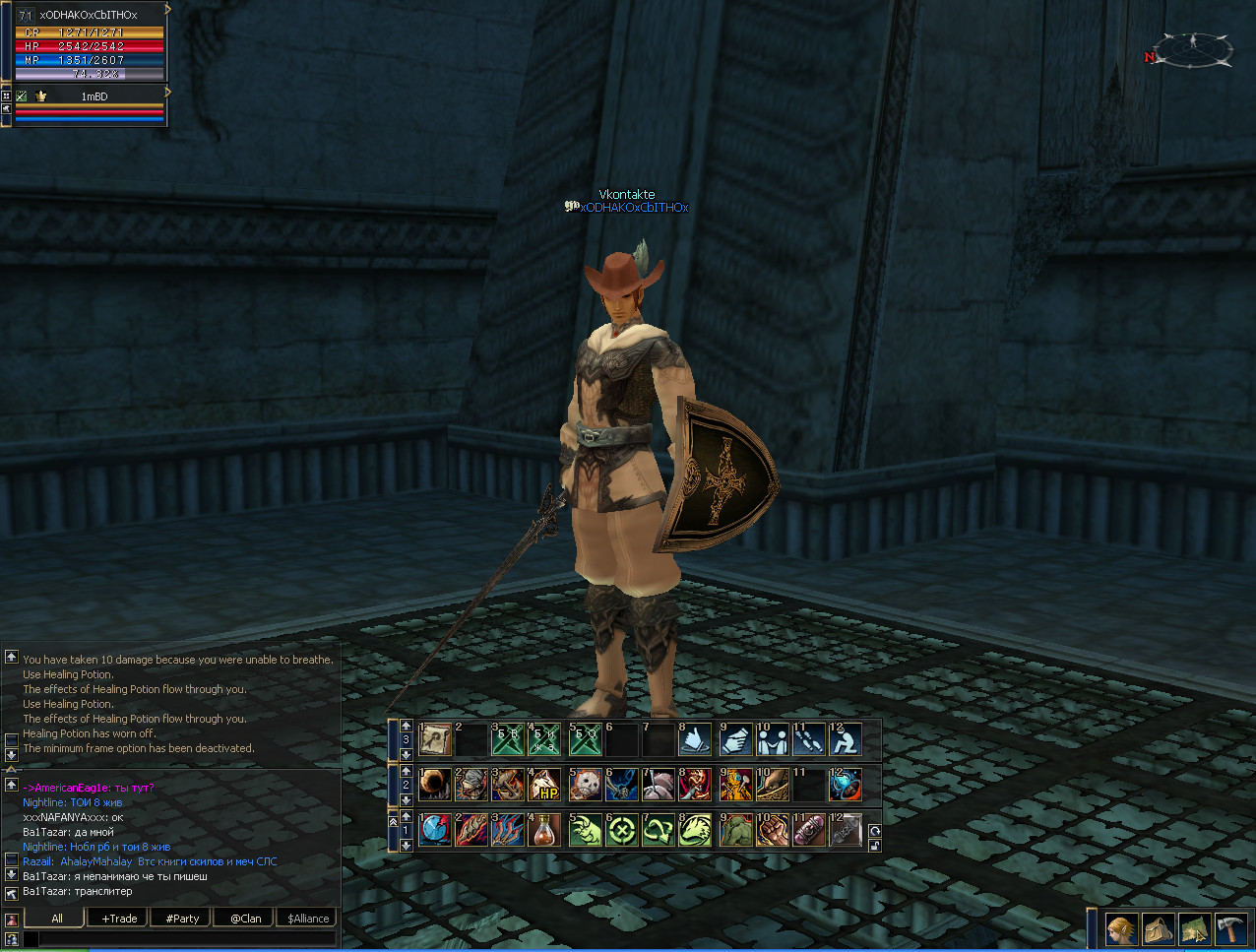Open the #Party chat tab

click(182, 919)
